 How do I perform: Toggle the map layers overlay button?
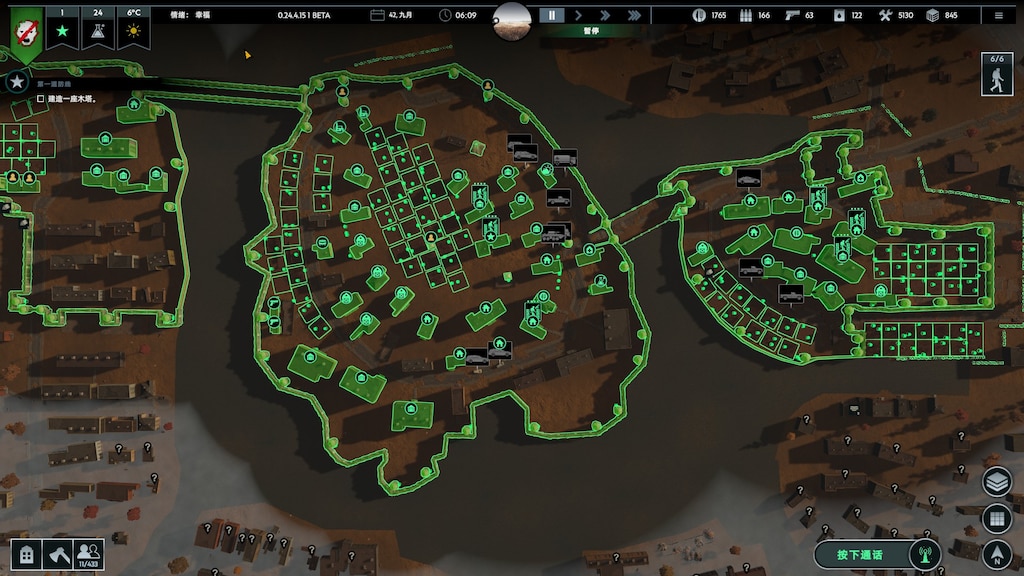(x=997, y=482)
